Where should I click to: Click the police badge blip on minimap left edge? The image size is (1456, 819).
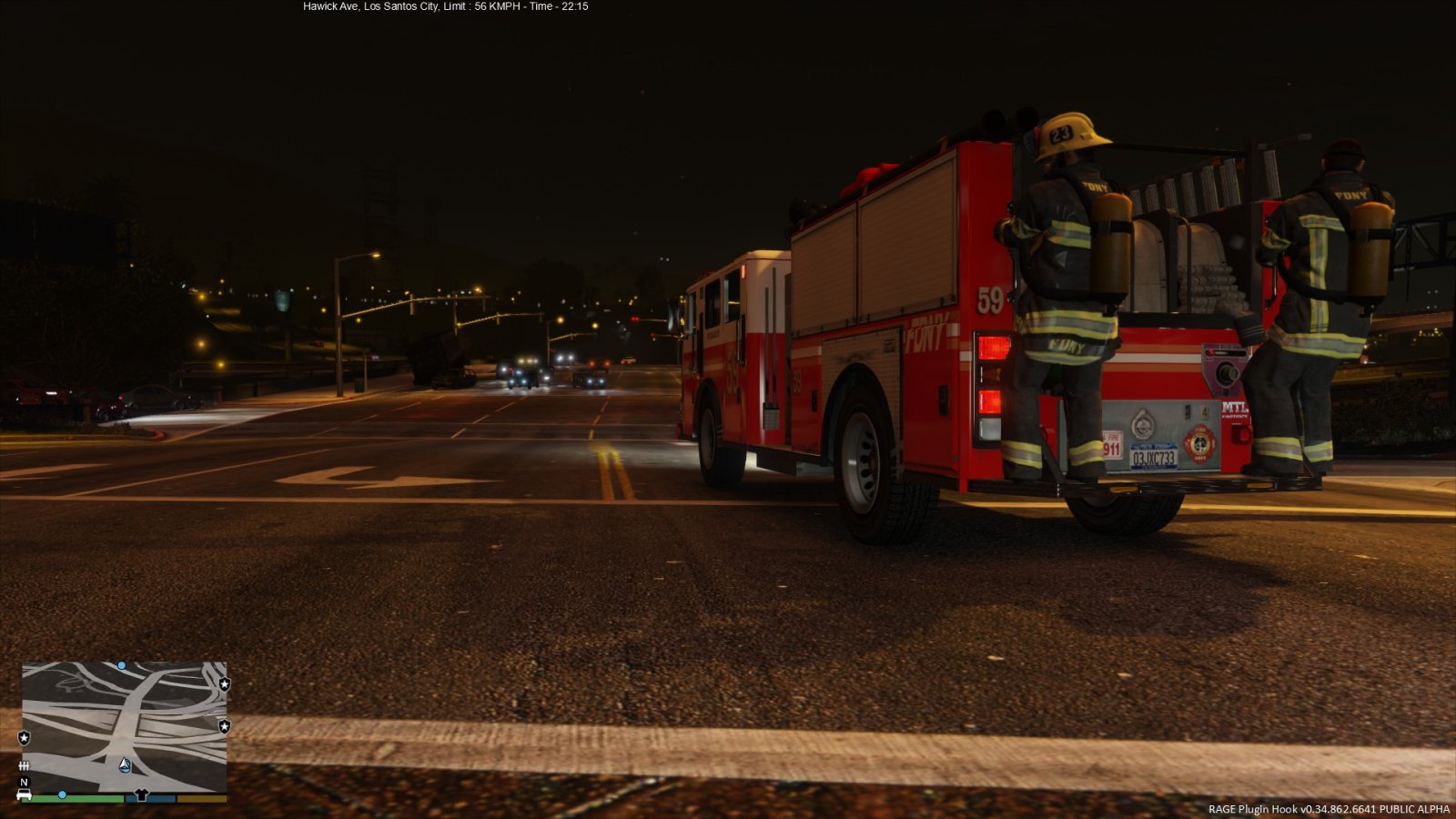coord(24,737)
